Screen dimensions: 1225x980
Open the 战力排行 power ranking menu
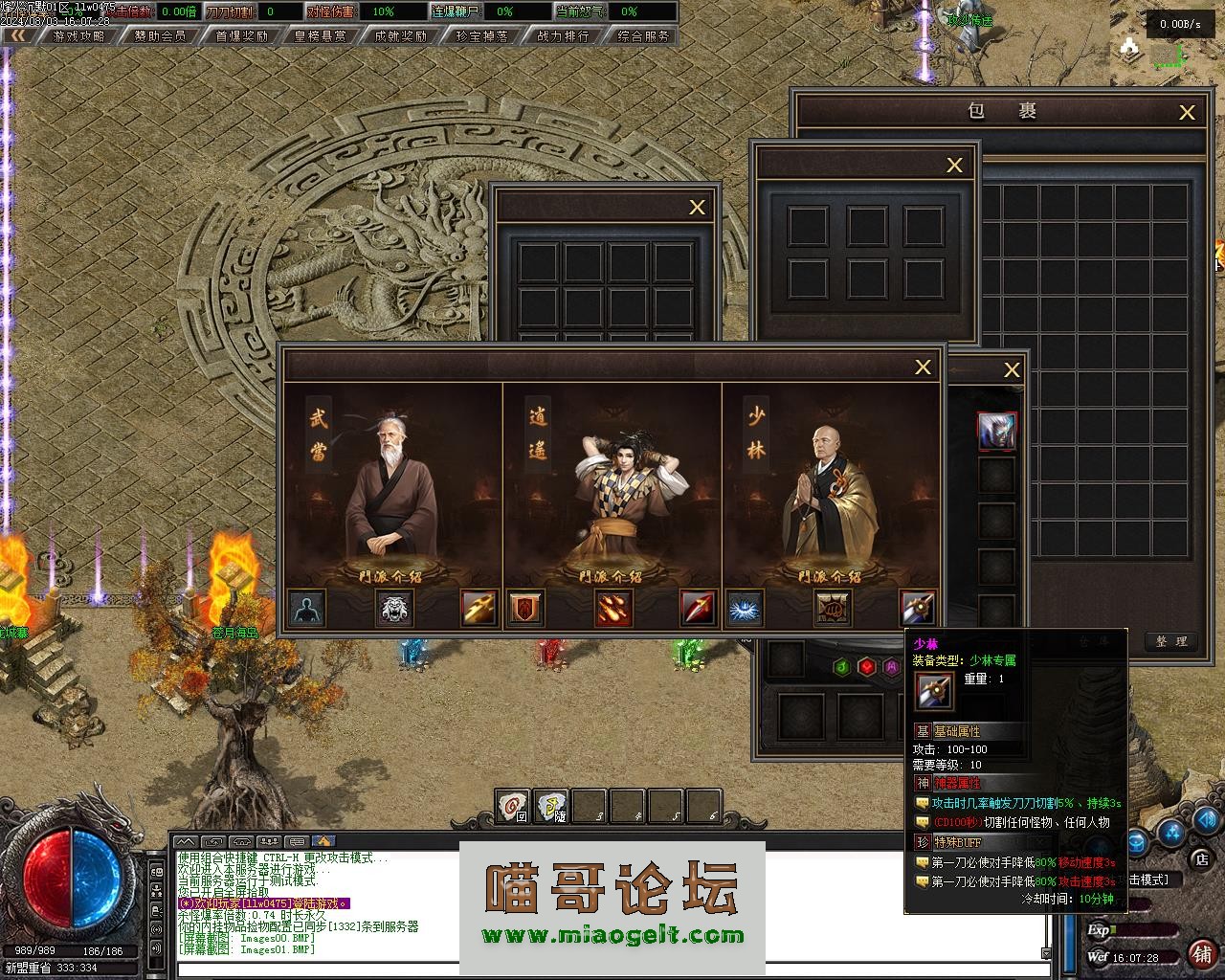pos(563,36)
